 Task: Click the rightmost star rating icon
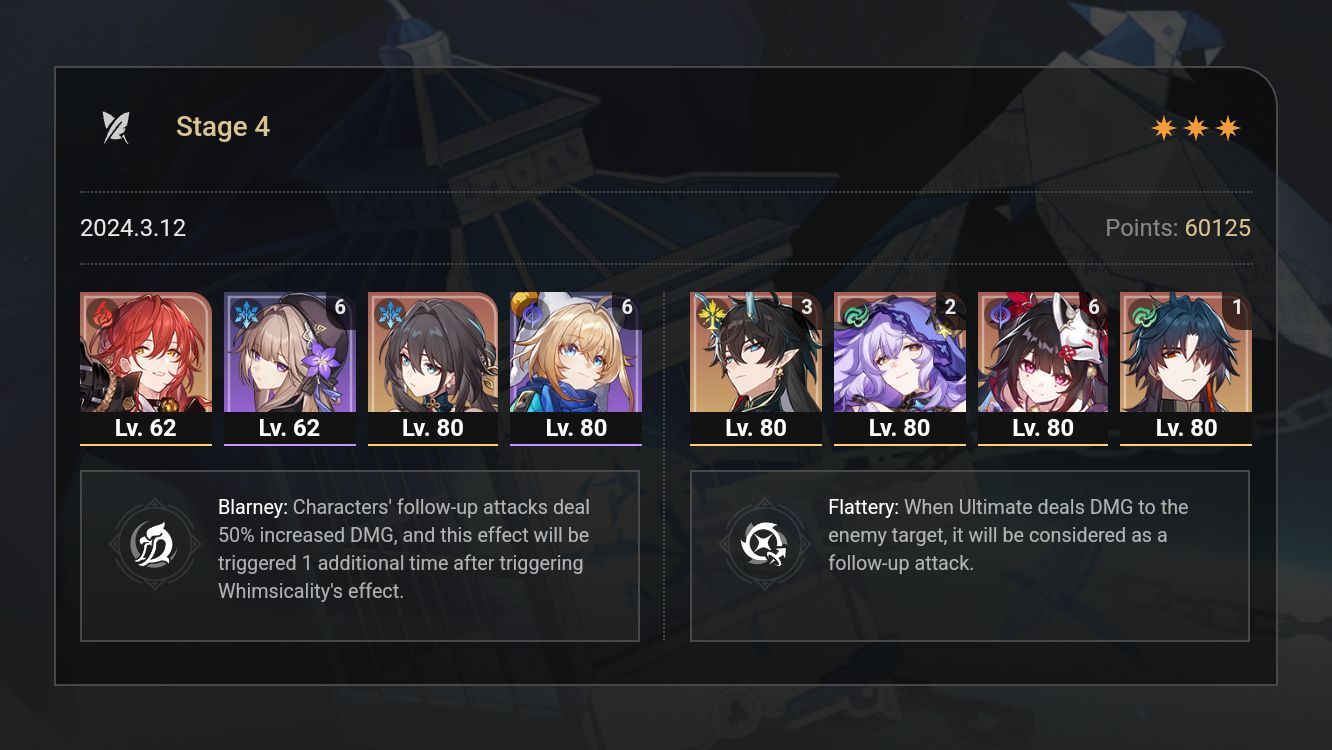[x=1229, y=127]
